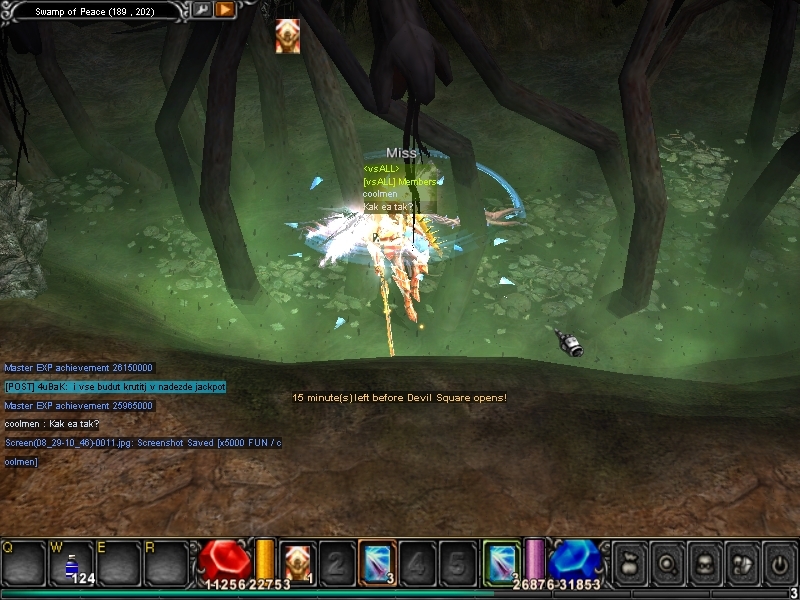Open the wrench settings button
This screenshot has height=600, width=800.
(203, 10)
